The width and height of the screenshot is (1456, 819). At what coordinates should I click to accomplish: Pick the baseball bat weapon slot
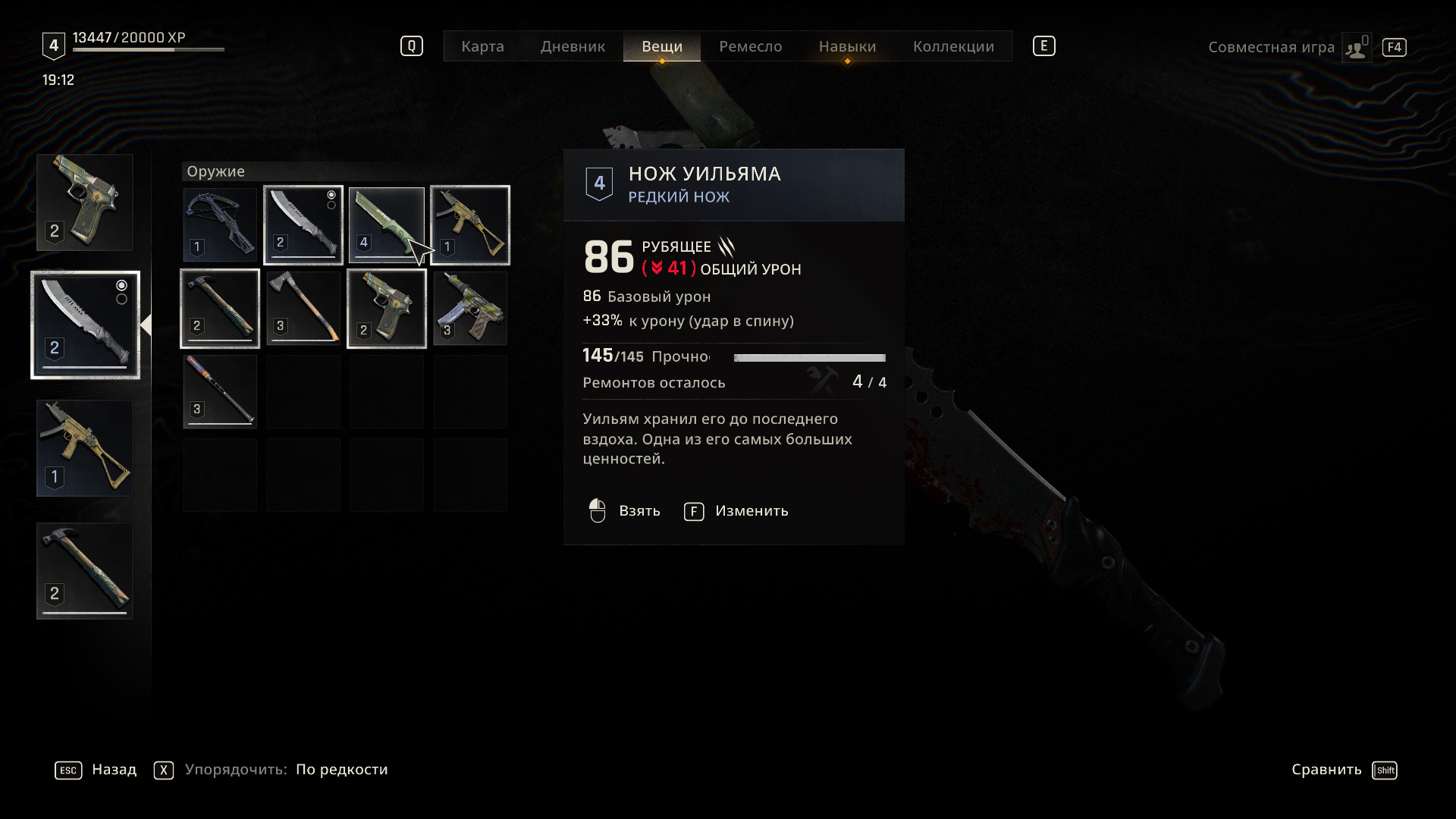coord(220,392)
